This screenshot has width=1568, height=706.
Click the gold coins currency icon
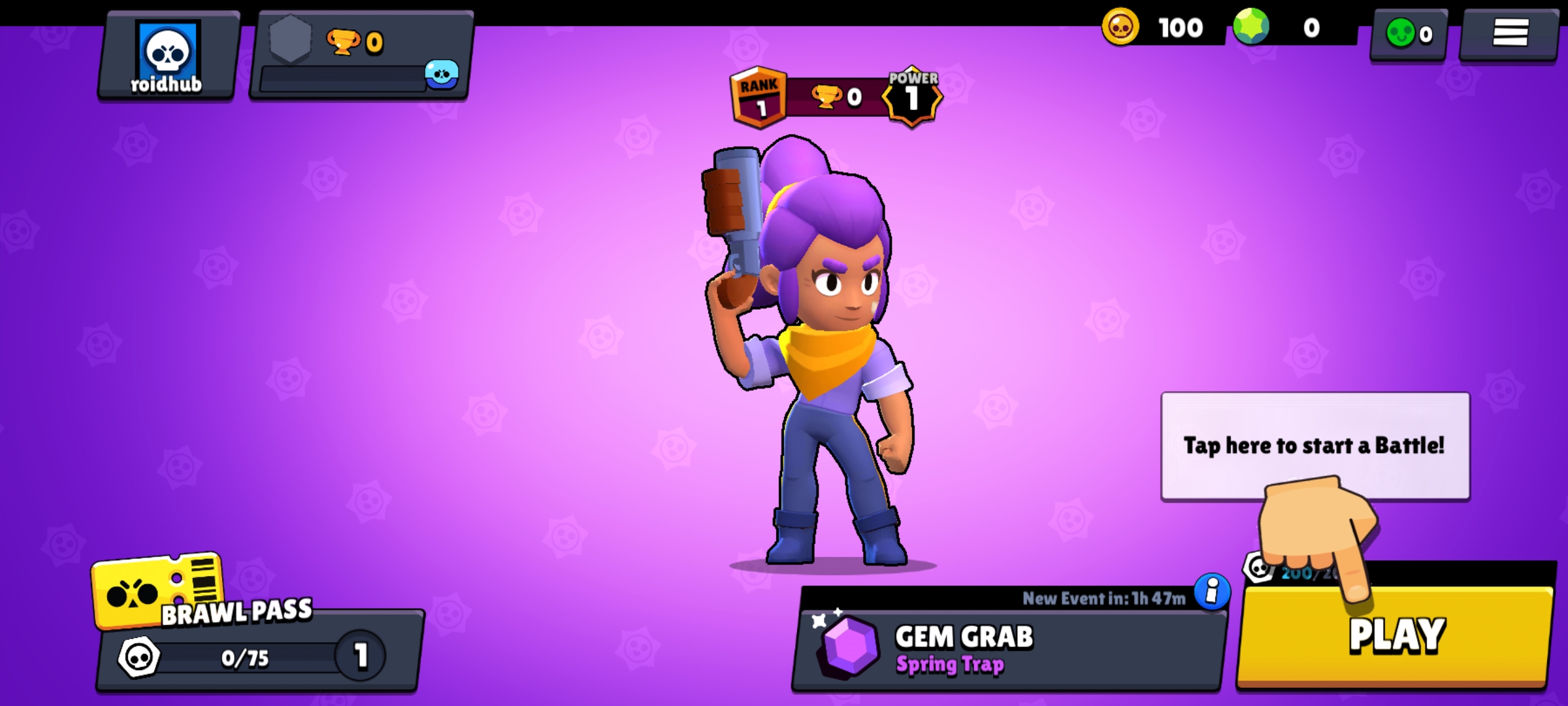[x=1120, y=27]
